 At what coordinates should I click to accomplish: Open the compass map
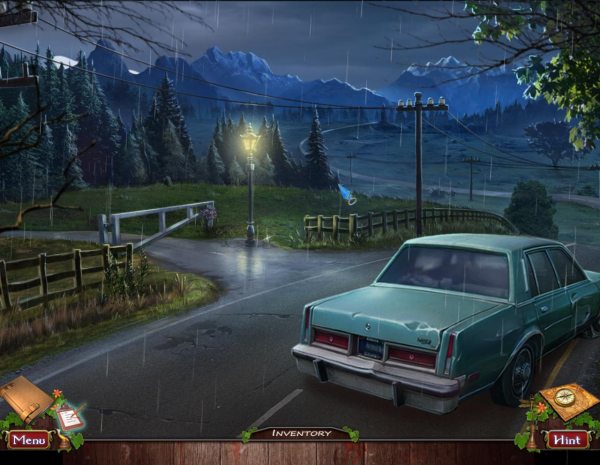[x=571, y=401]
